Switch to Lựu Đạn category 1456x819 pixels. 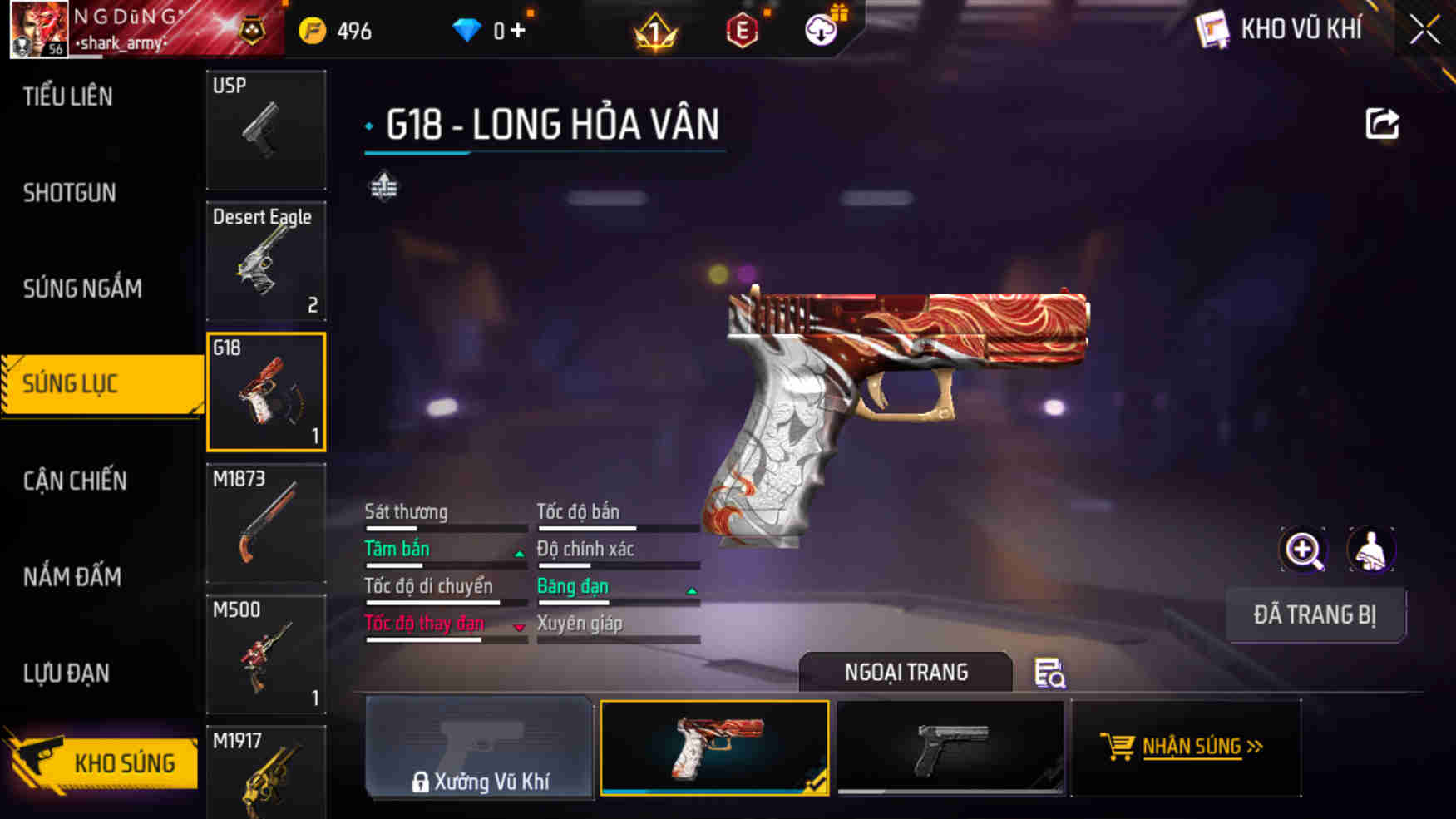(x=67, y=673)
